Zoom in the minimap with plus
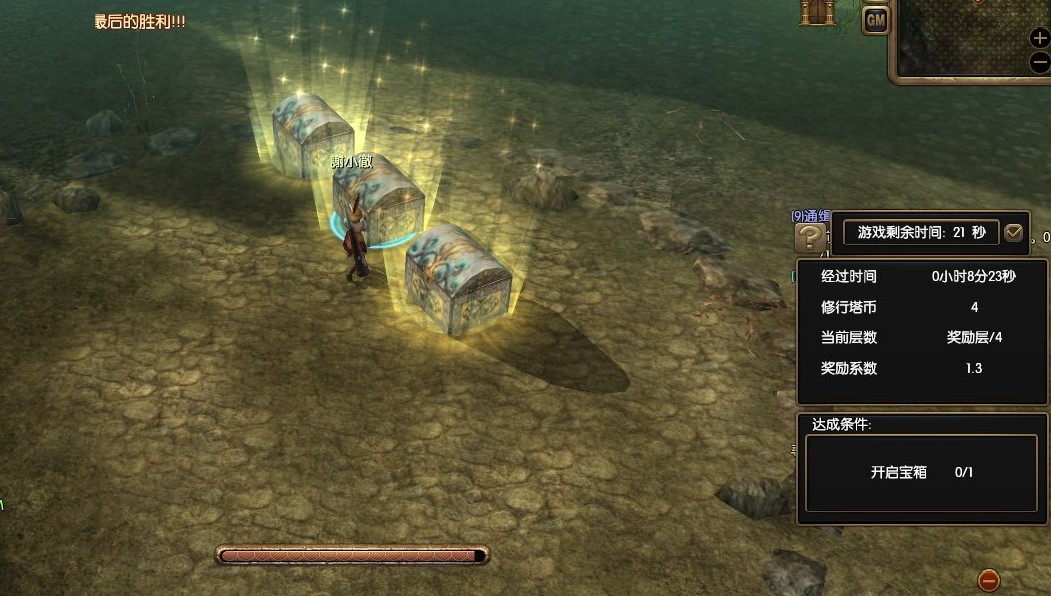 (1040, 38)
